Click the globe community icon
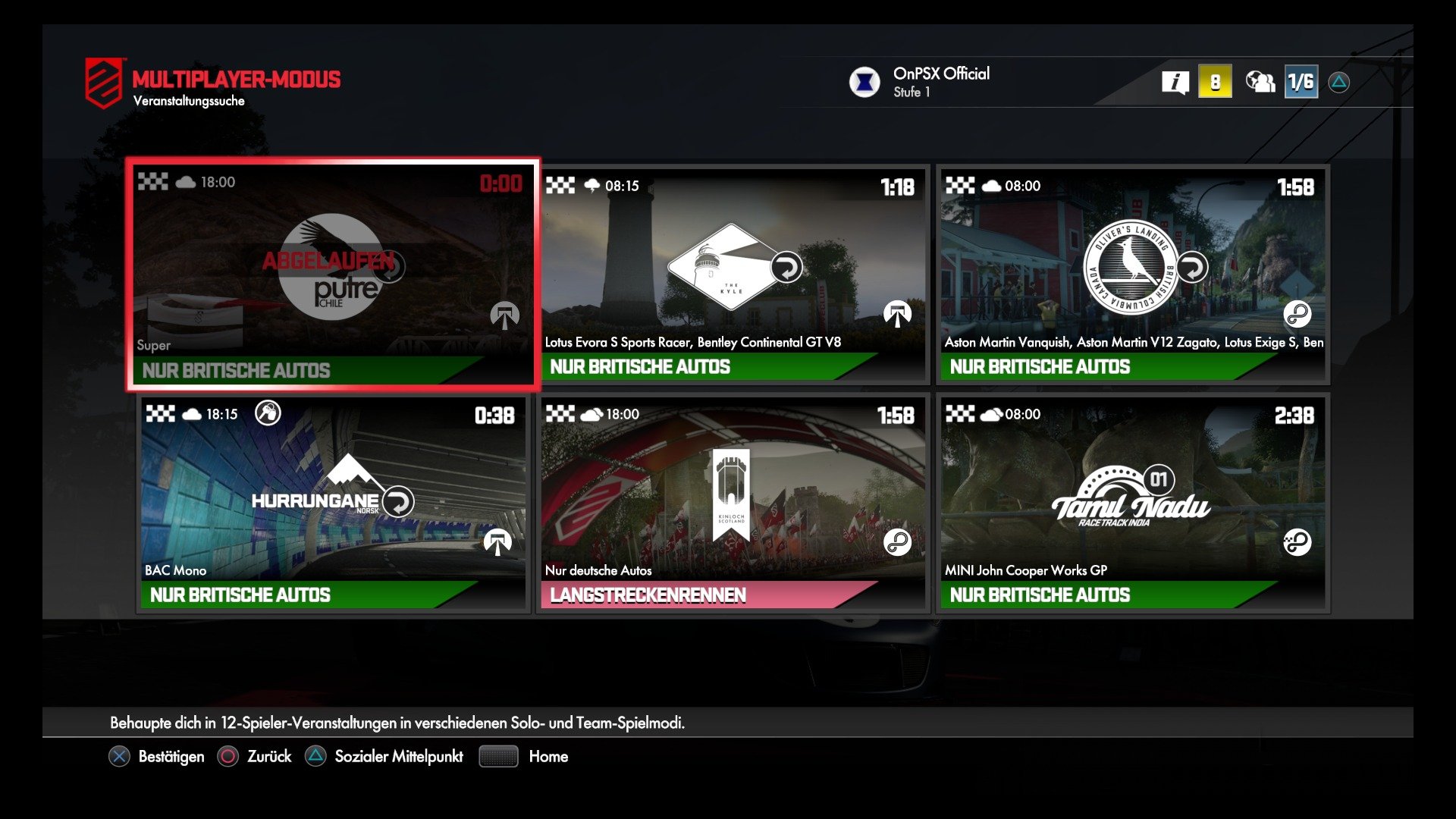The image size is (1456, 819). pyautogui.click(x=1259, y=81)
